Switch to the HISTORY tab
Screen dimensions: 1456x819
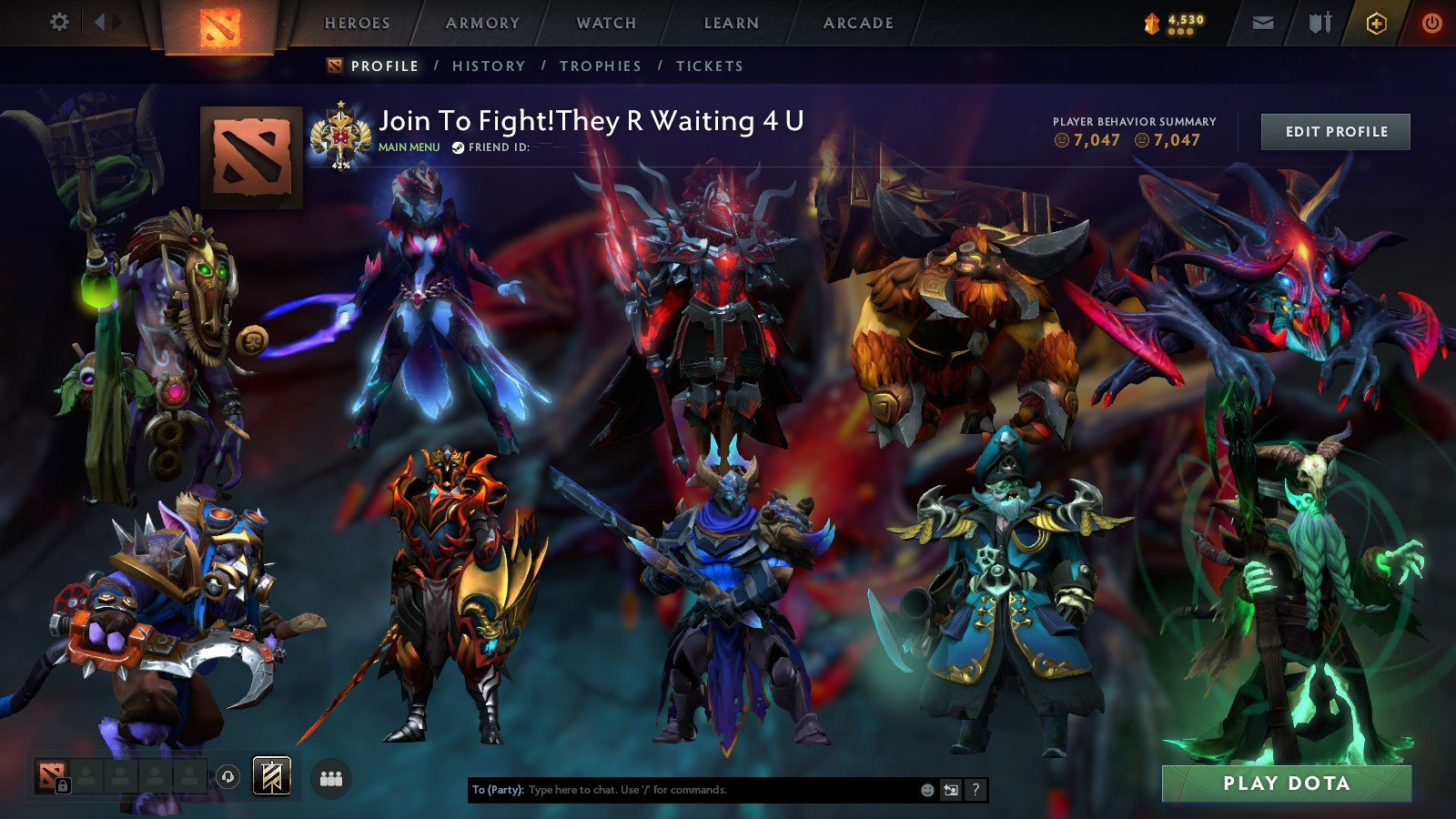pyautogui.click(x=490, y=66)
